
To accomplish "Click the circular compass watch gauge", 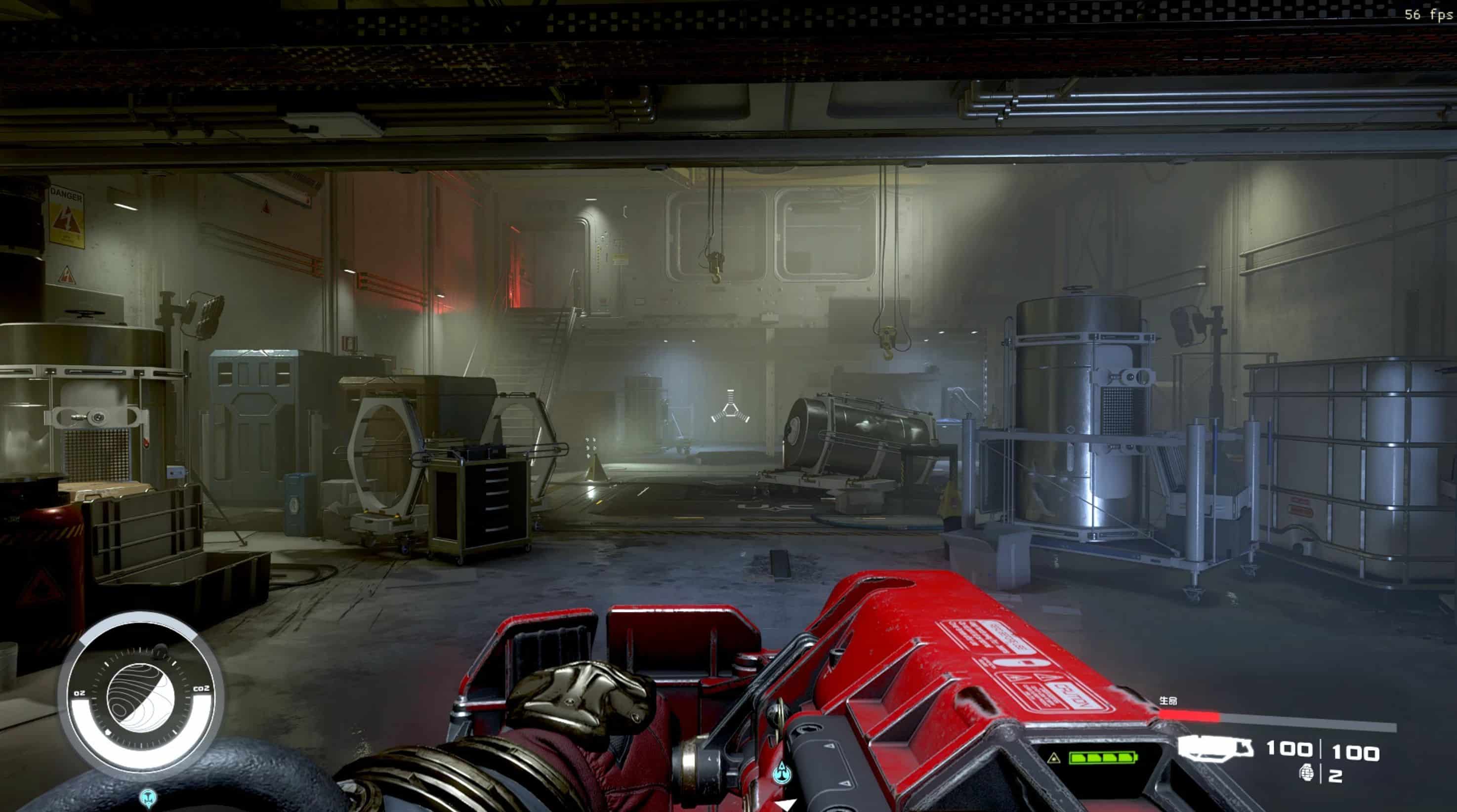I will pyautogui.click(x=141, y=693).
